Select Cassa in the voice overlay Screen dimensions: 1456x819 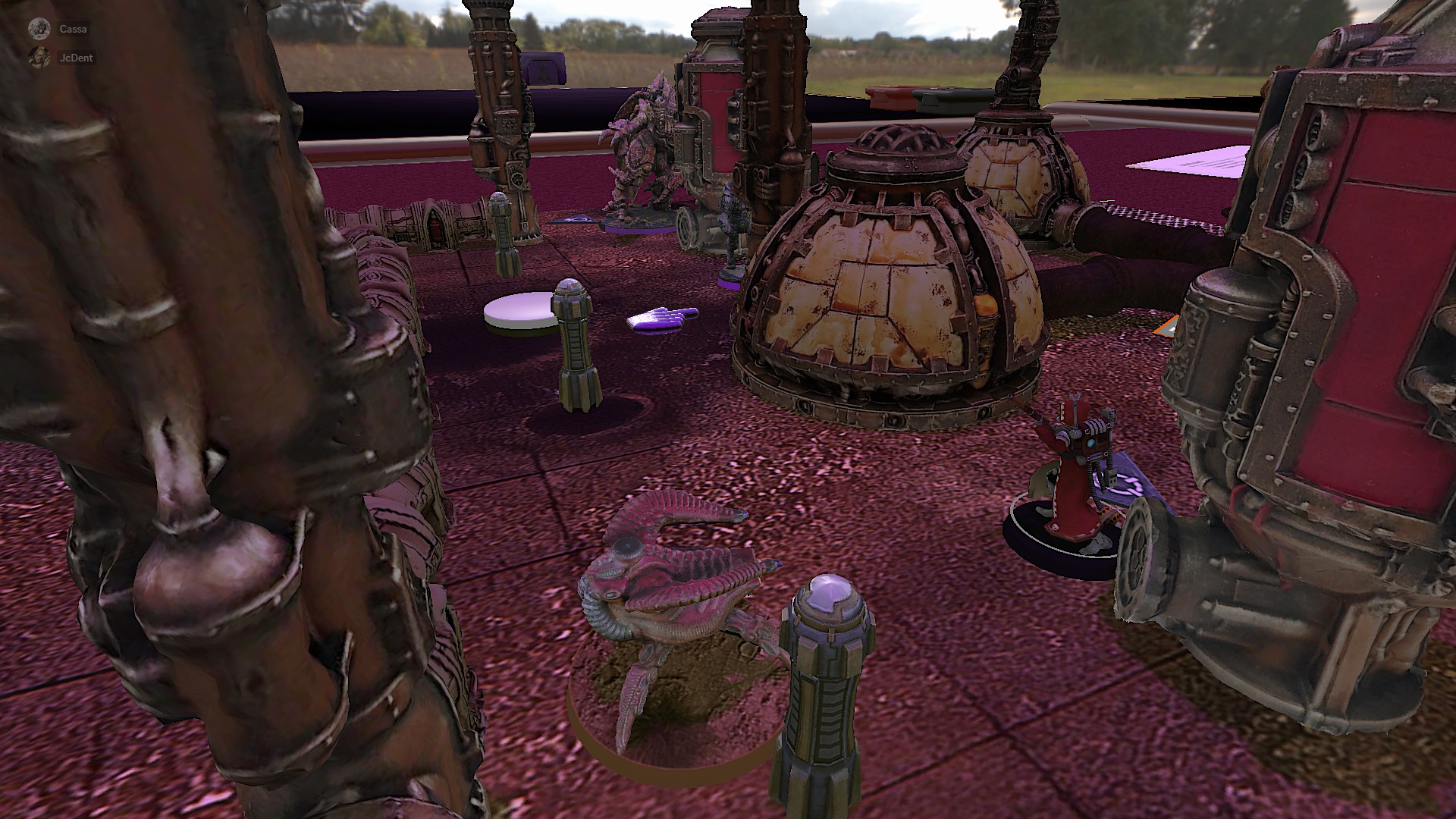coord(73,30)
